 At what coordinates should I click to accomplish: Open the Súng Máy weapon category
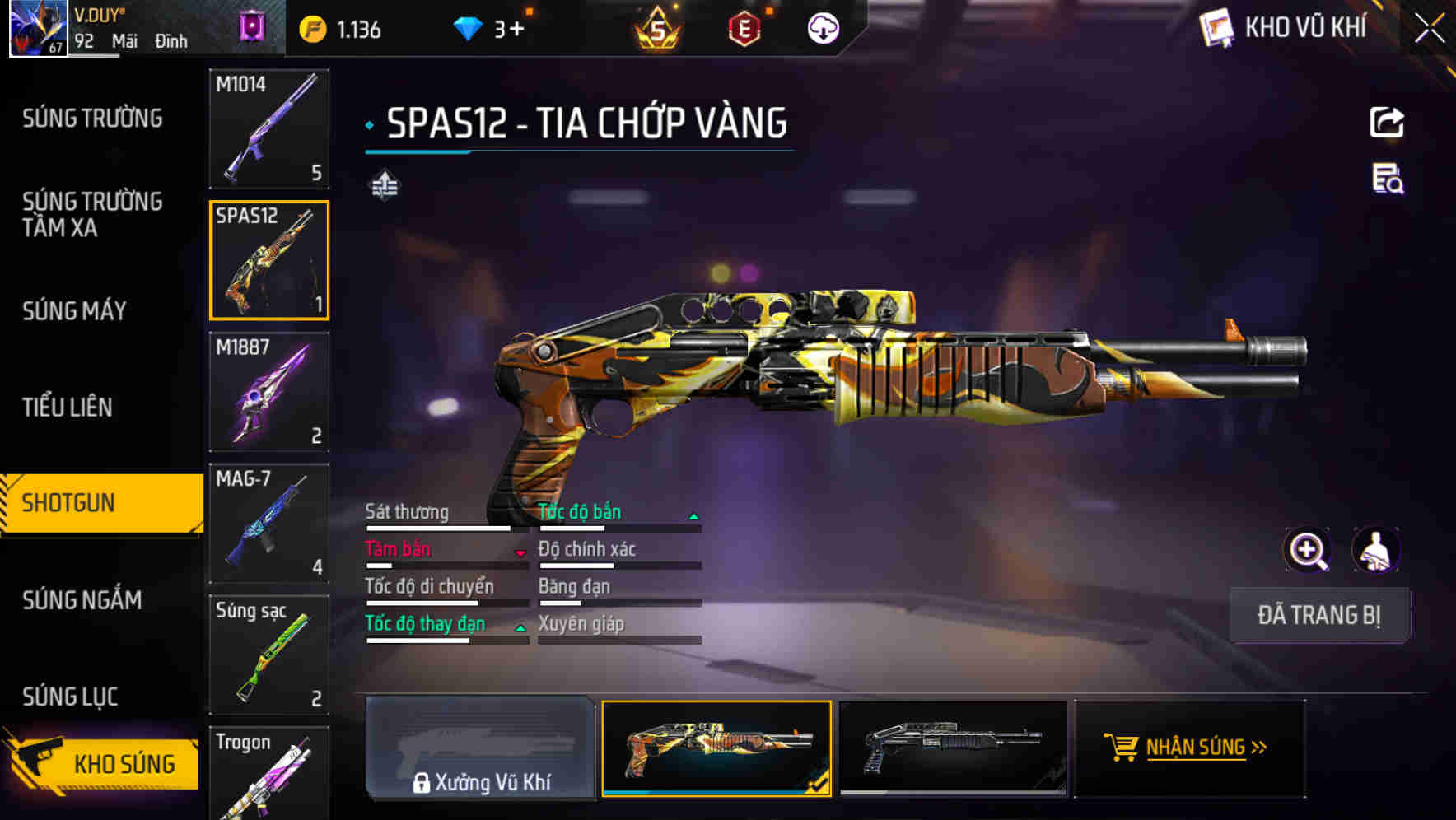74,311
